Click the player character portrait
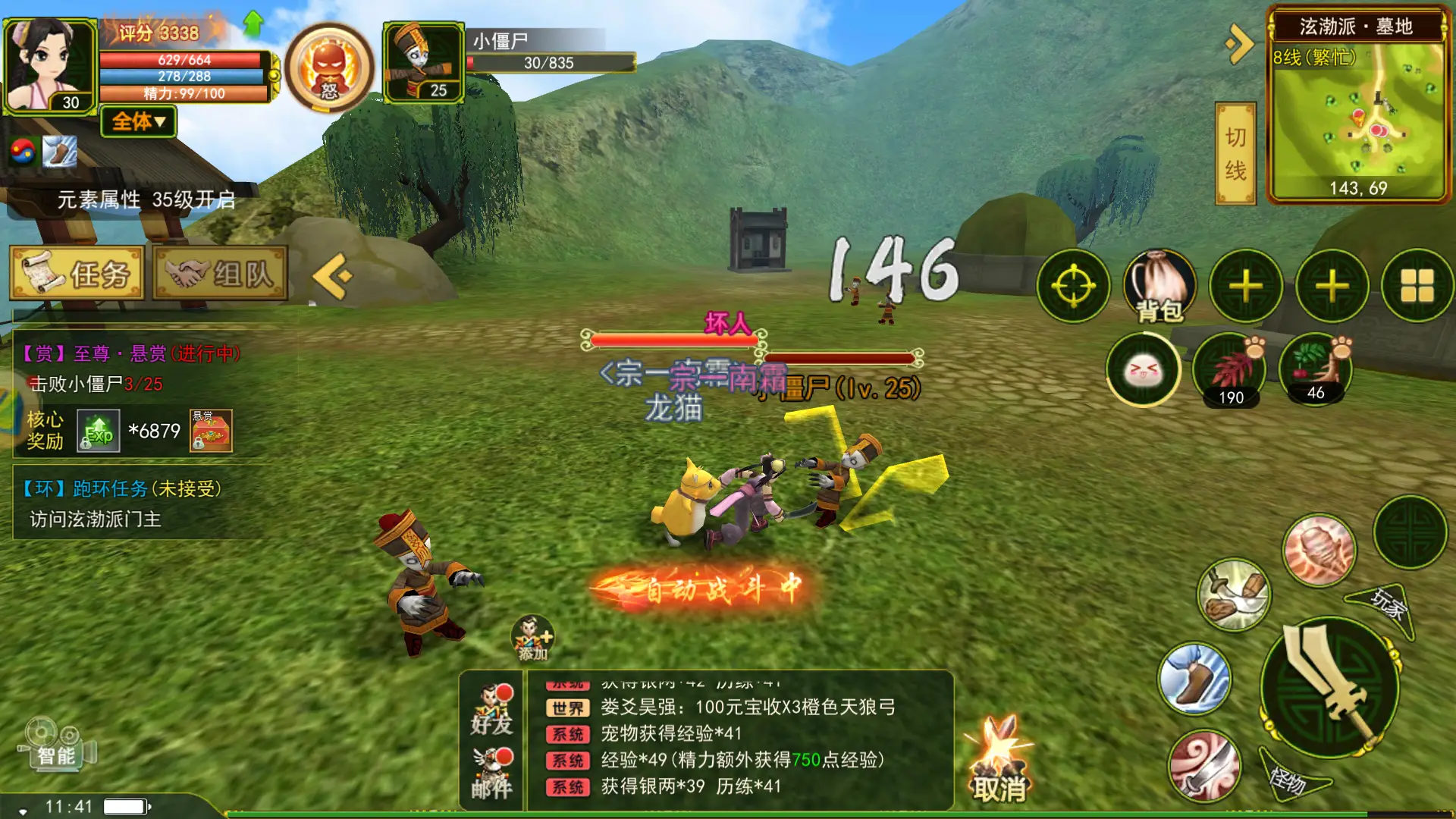 pyautogui.click(x=50, y=64)
